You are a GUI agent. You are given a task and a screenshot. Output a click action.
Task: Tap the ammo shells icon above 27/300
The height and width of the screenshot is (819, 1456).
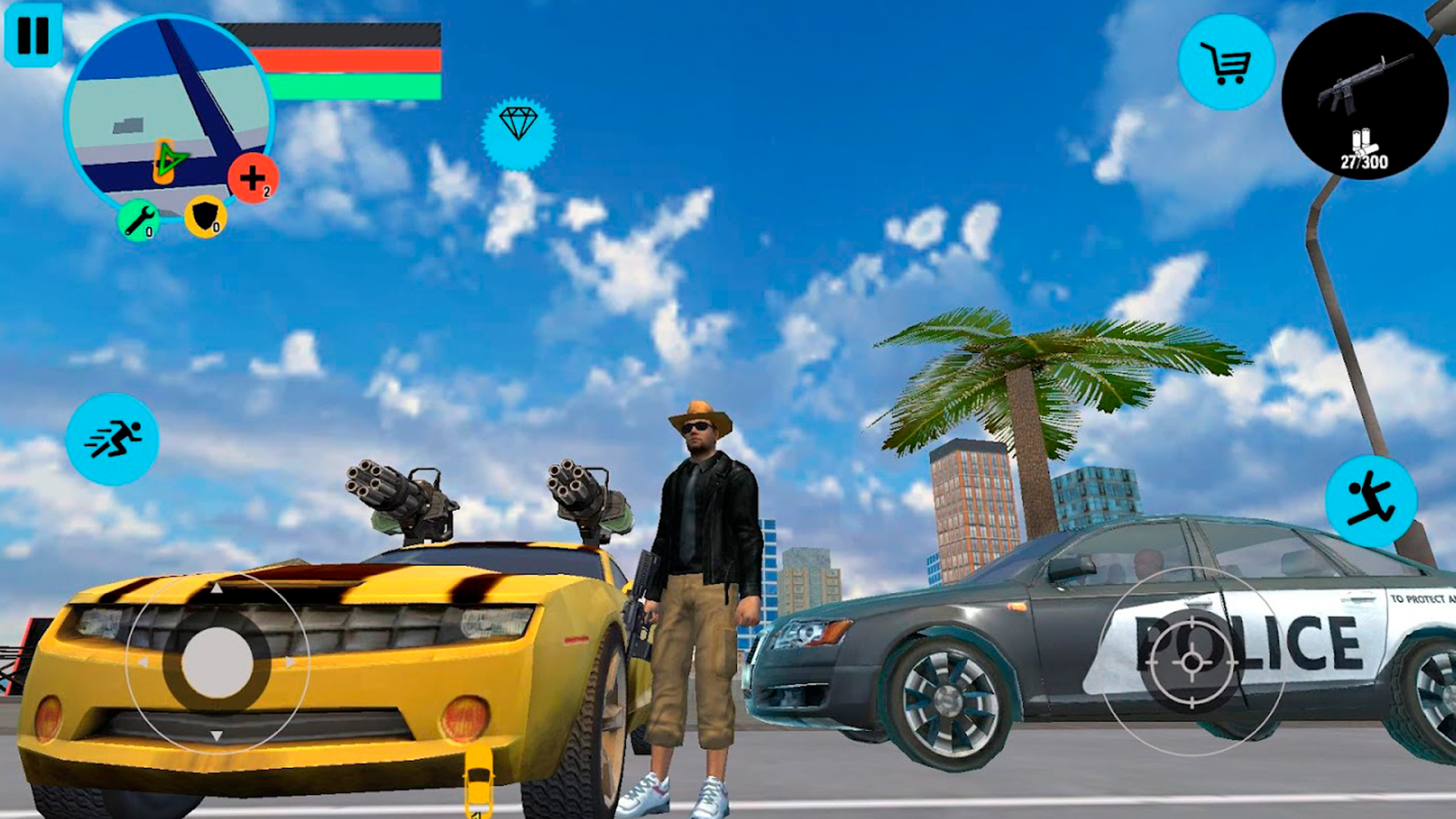coord(1362,141)
